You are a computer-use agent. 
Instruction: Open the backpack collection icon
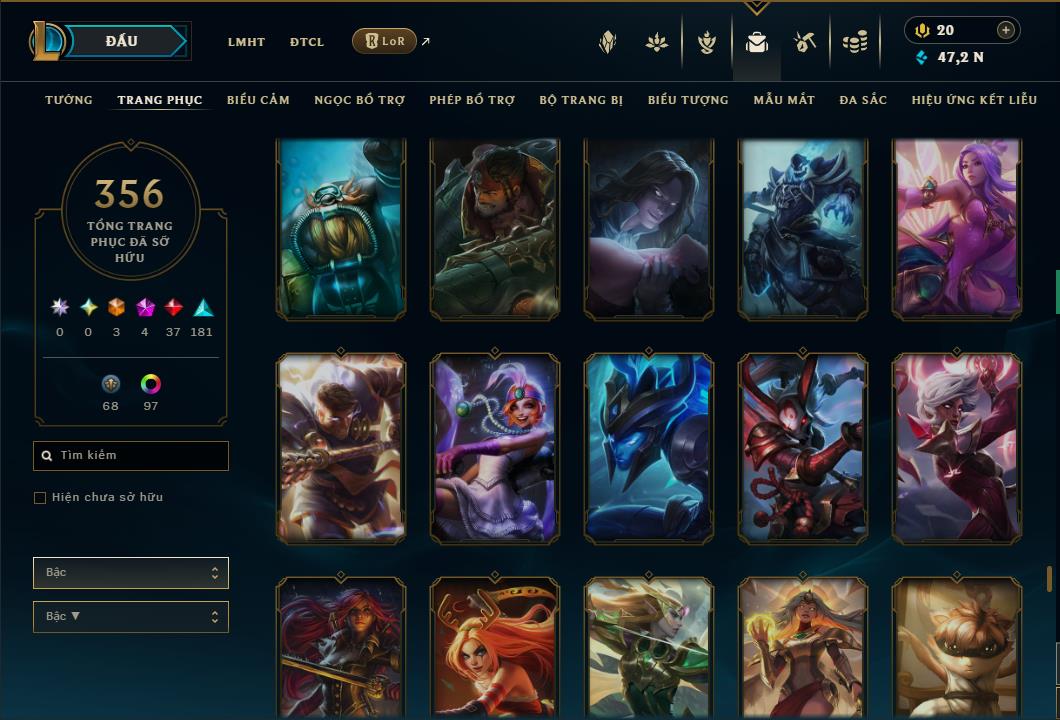tap(756, 42)
